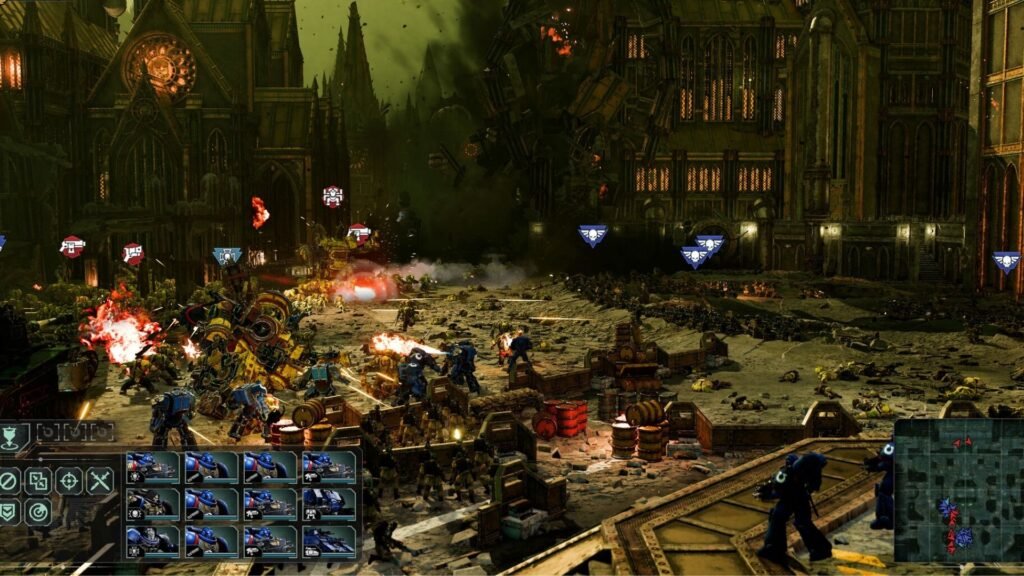Activate the crossed swords melee command
Image resolution: width=1024 pixels, height=576 pixels.
99,481
